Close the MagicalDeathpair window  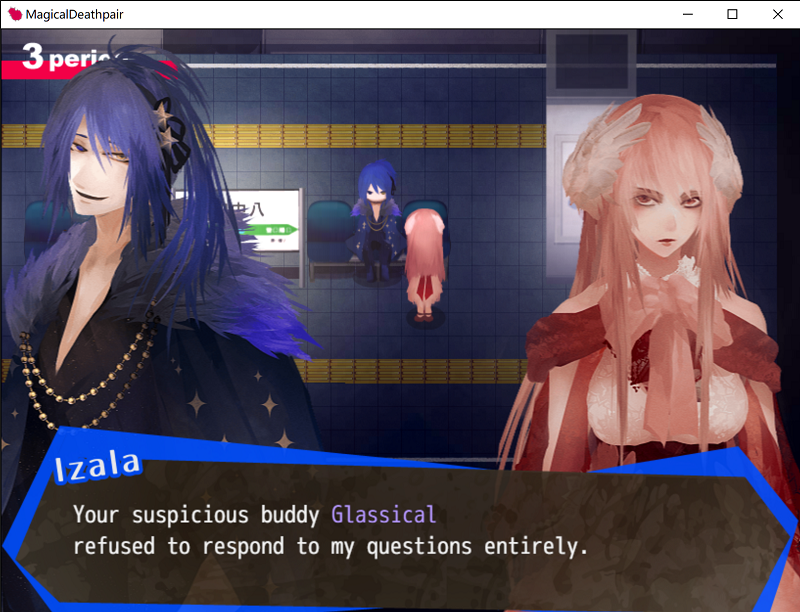[x=777, y=14]
